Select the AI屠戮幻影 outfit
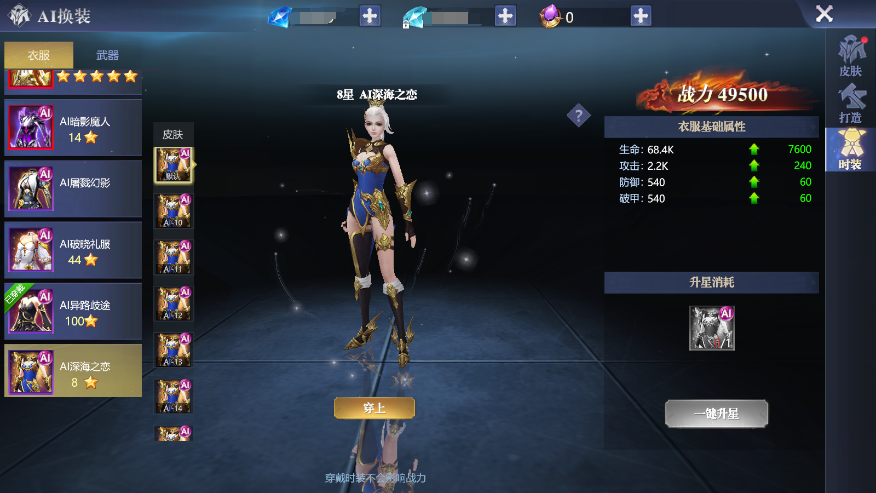The image size is (876, 493). [x=73, y=188]
